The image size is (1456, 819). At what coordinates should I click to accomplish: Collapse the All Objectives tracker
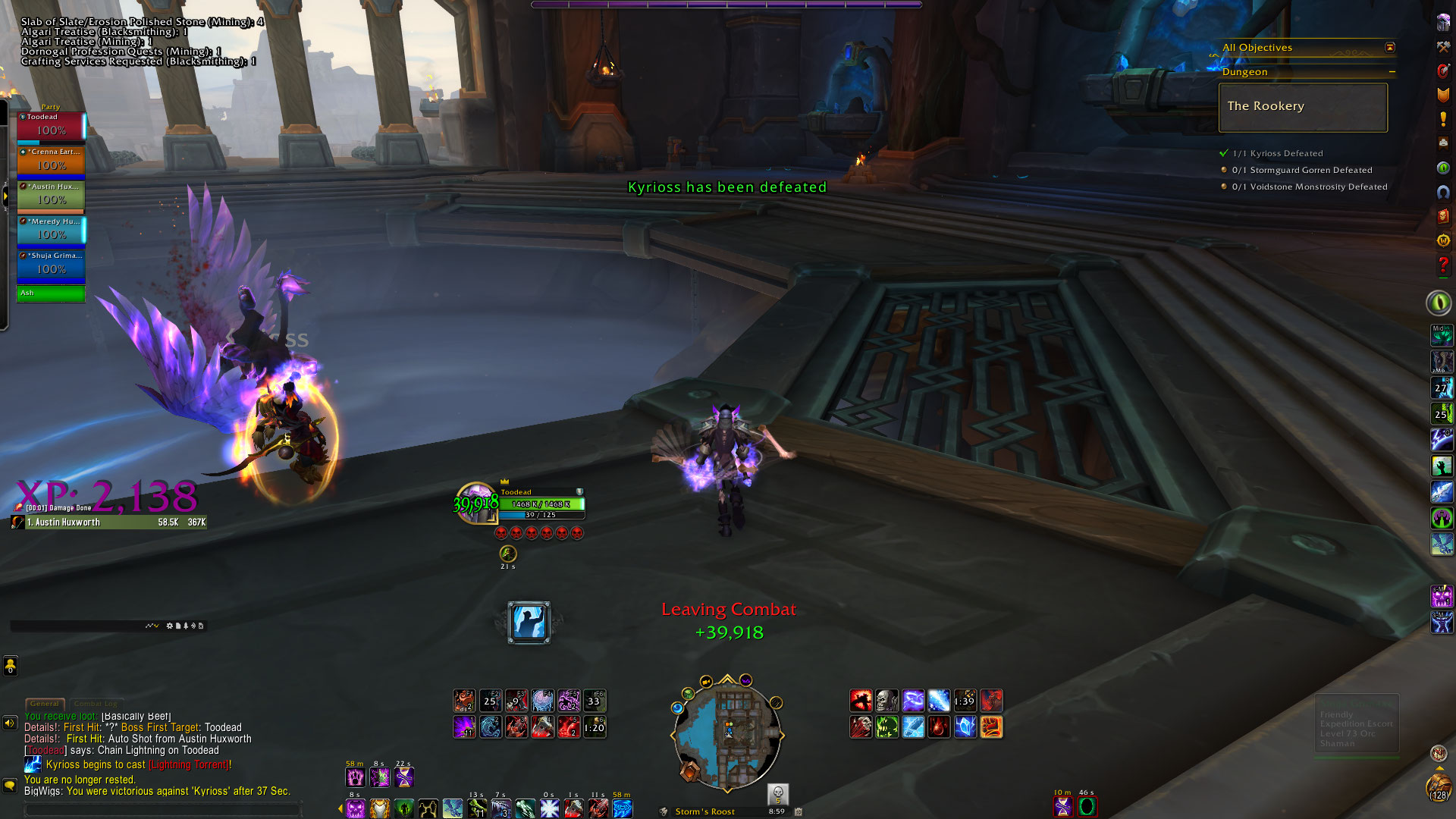(x=1389, y=48)
